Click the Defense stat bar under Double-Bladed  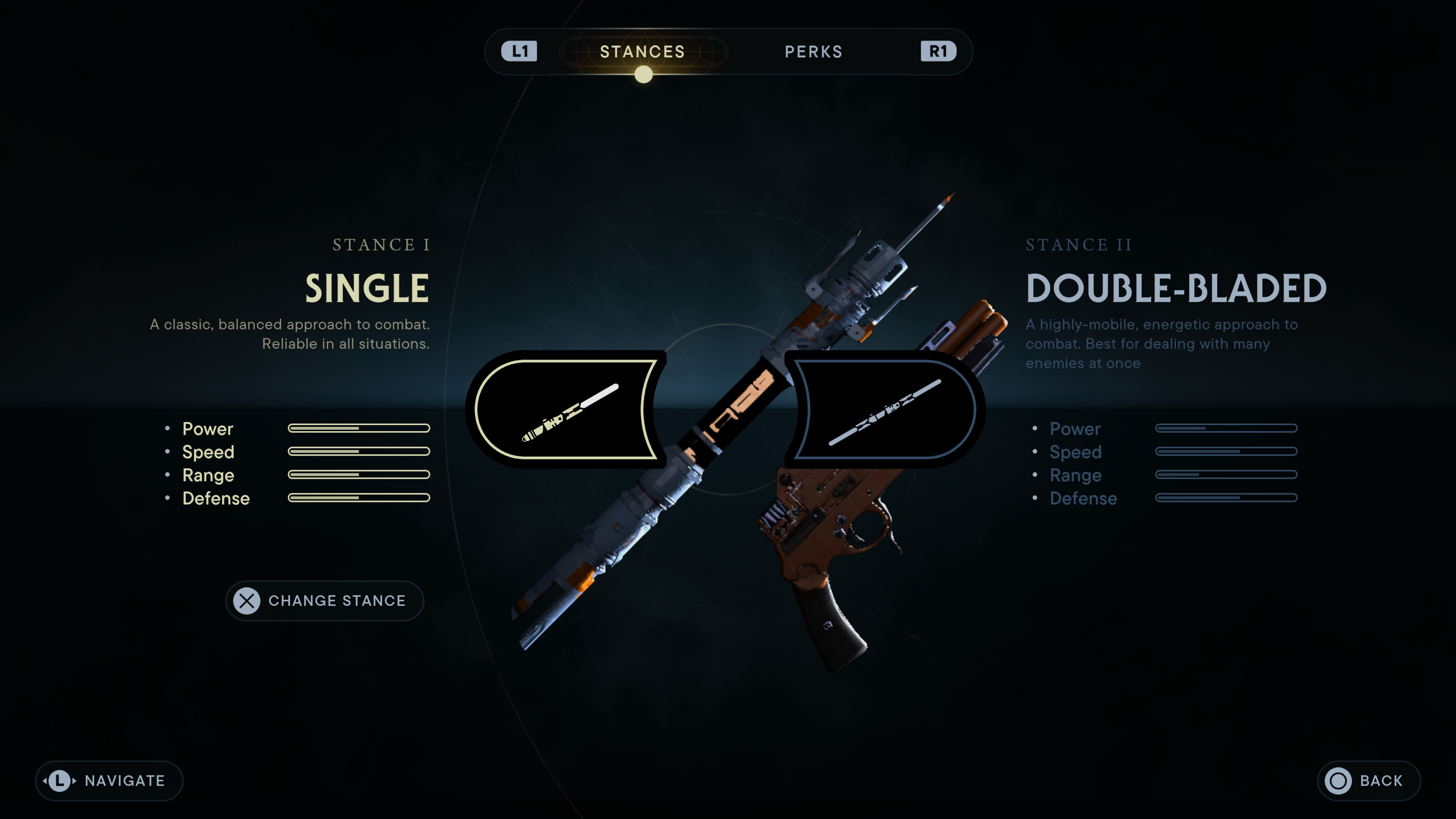(x=1226, y=498)
